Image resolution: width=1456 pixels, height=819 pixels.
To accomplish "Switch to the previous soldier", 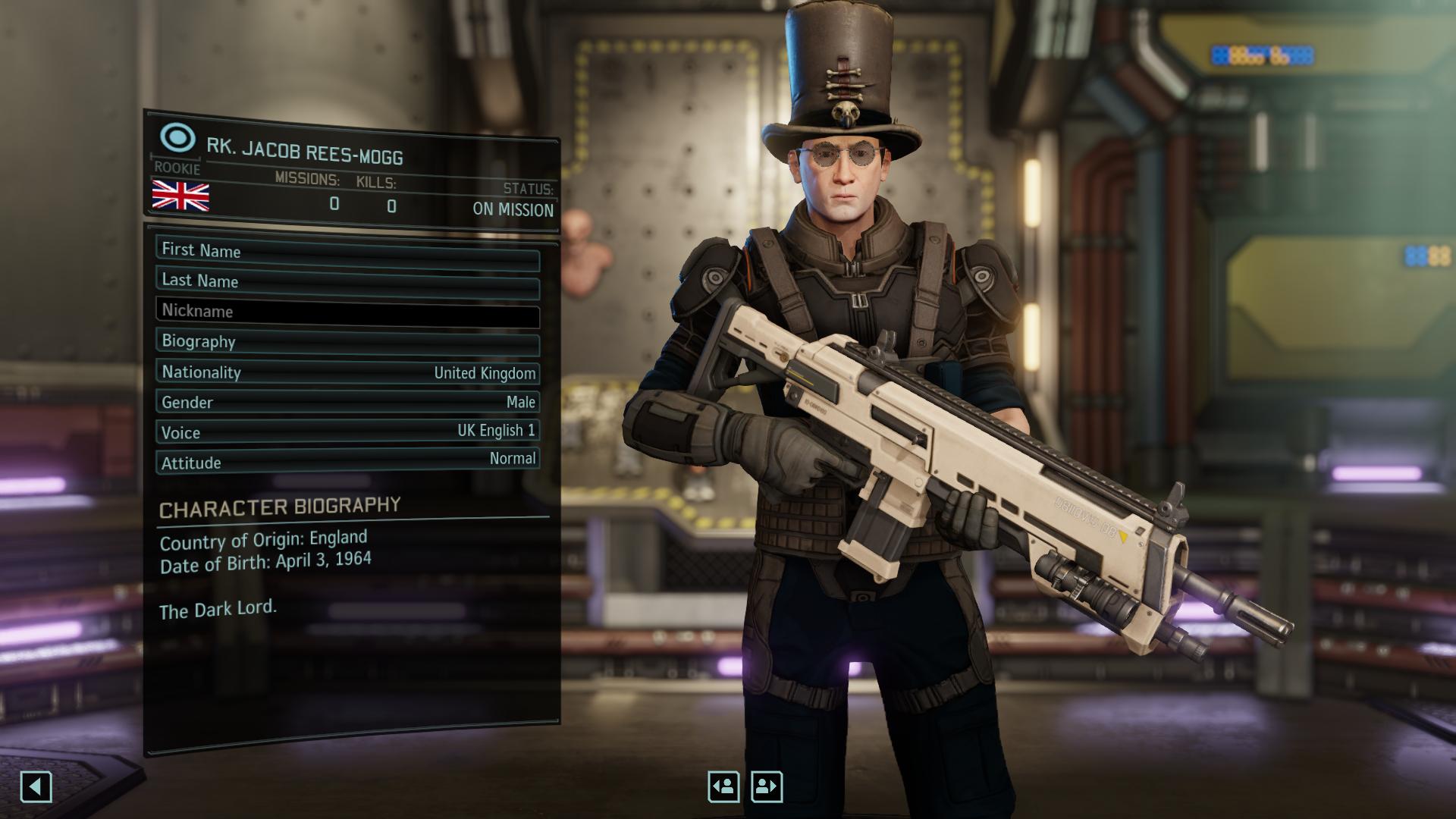I will point(723,786).
